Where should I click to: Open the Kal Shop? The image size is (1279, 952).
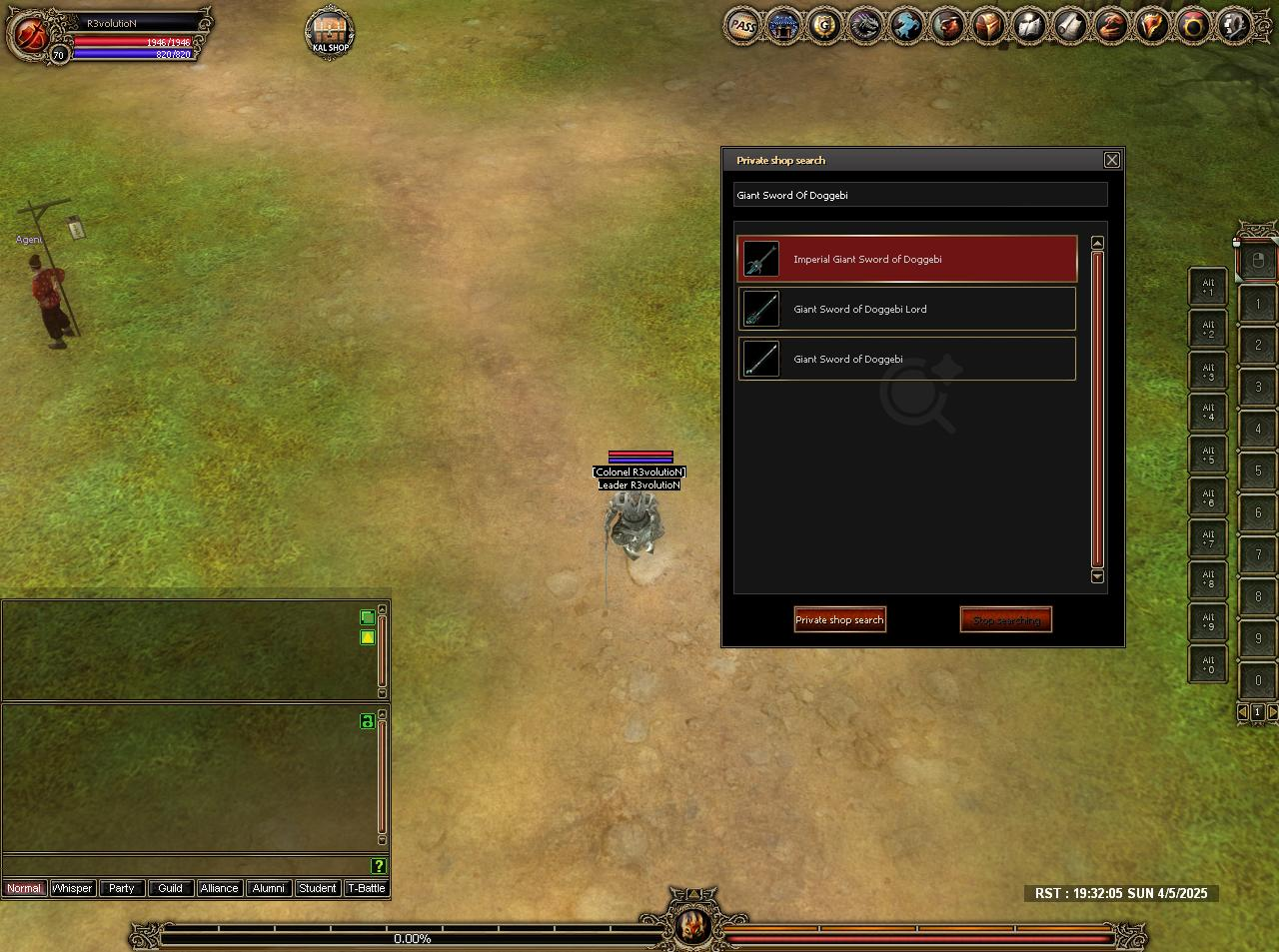coord(330,32)
